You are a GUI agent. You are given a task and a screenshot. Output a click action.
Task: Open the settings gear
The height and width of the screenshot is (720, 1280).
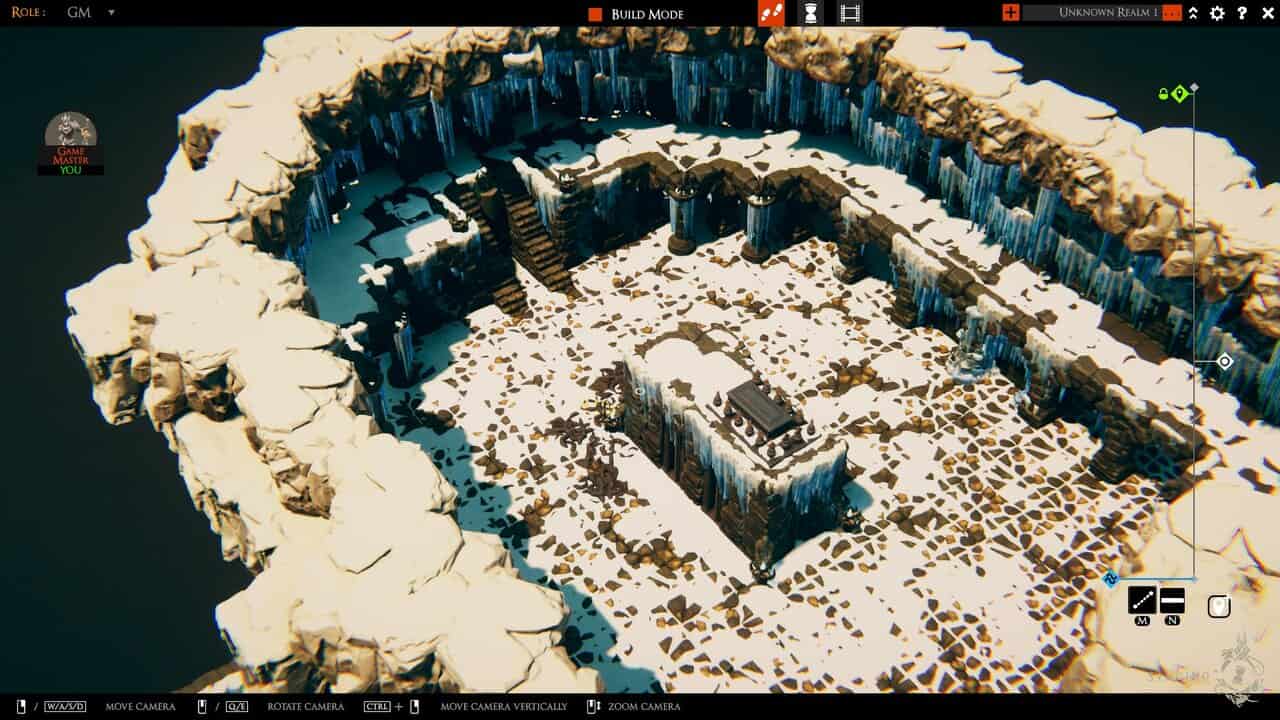pos(1216,13)
